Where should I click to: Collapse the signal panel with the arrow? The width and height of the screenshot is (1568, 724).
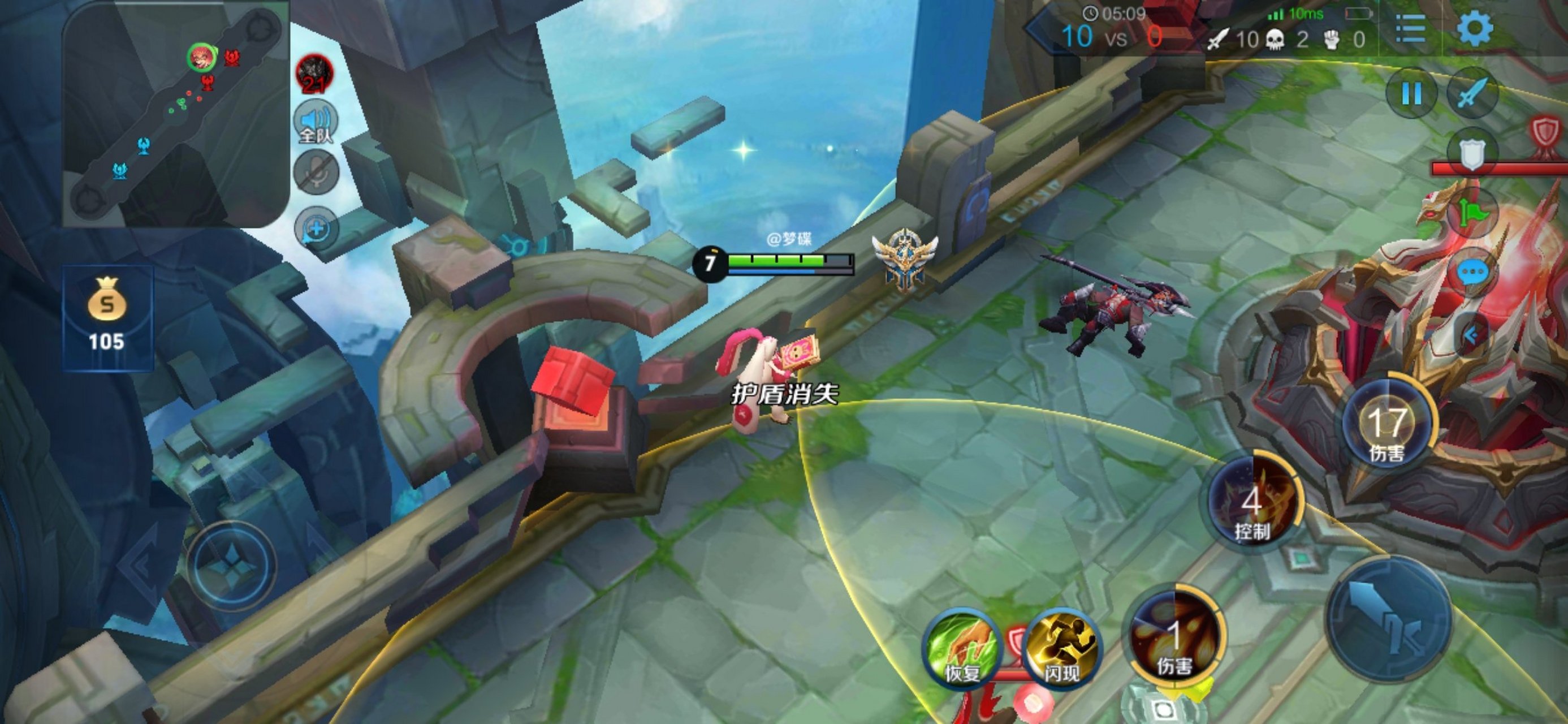coord(1472,335)
